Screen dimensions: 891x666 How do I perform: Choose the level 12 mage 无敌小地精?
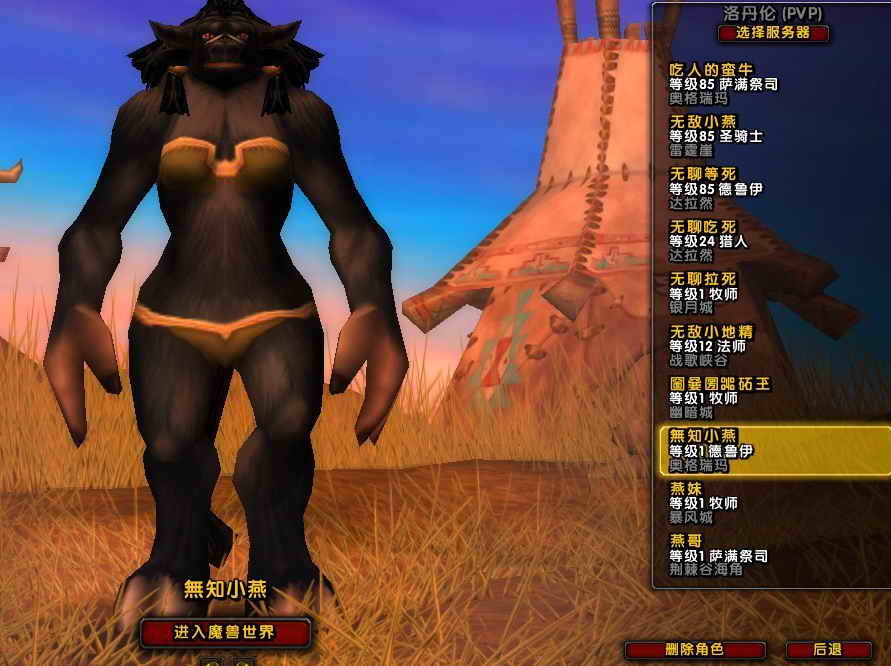pyautogui.click(x=760, y=345)
